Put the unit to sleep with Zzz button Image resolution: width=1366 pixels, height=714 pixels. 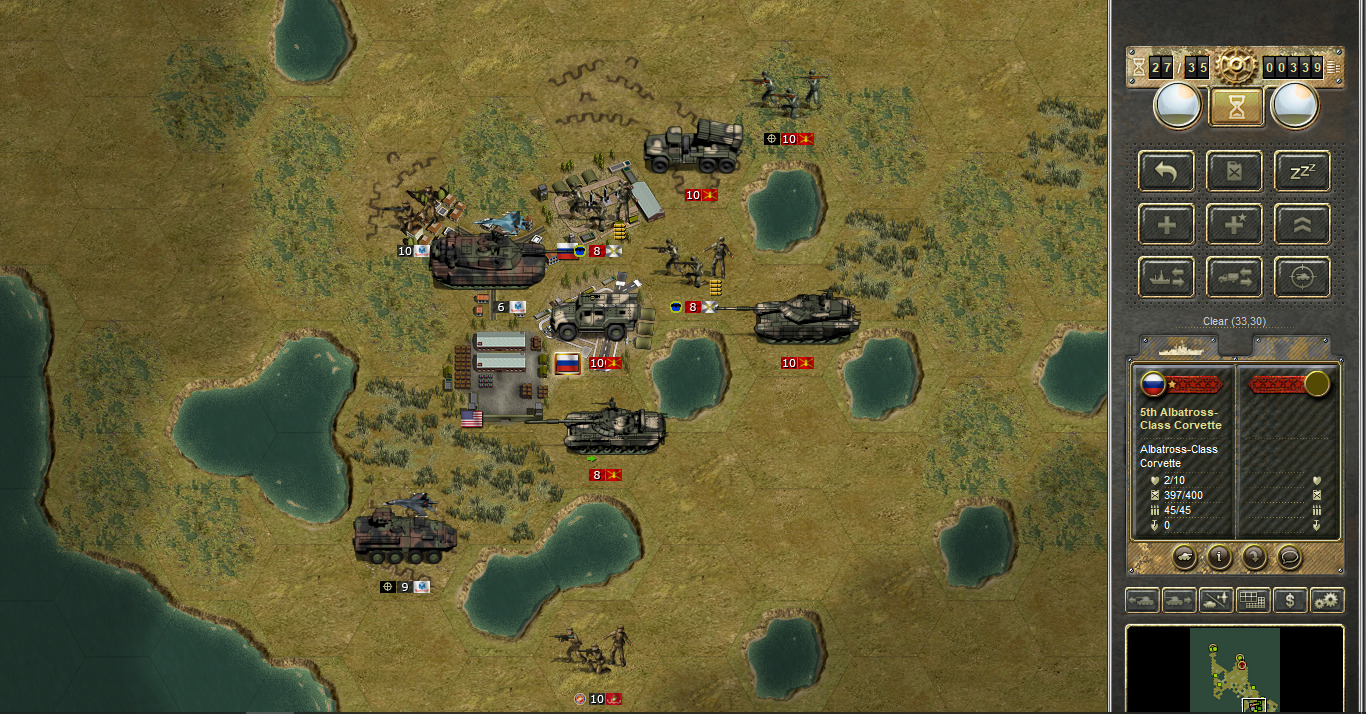(1302, 171)
